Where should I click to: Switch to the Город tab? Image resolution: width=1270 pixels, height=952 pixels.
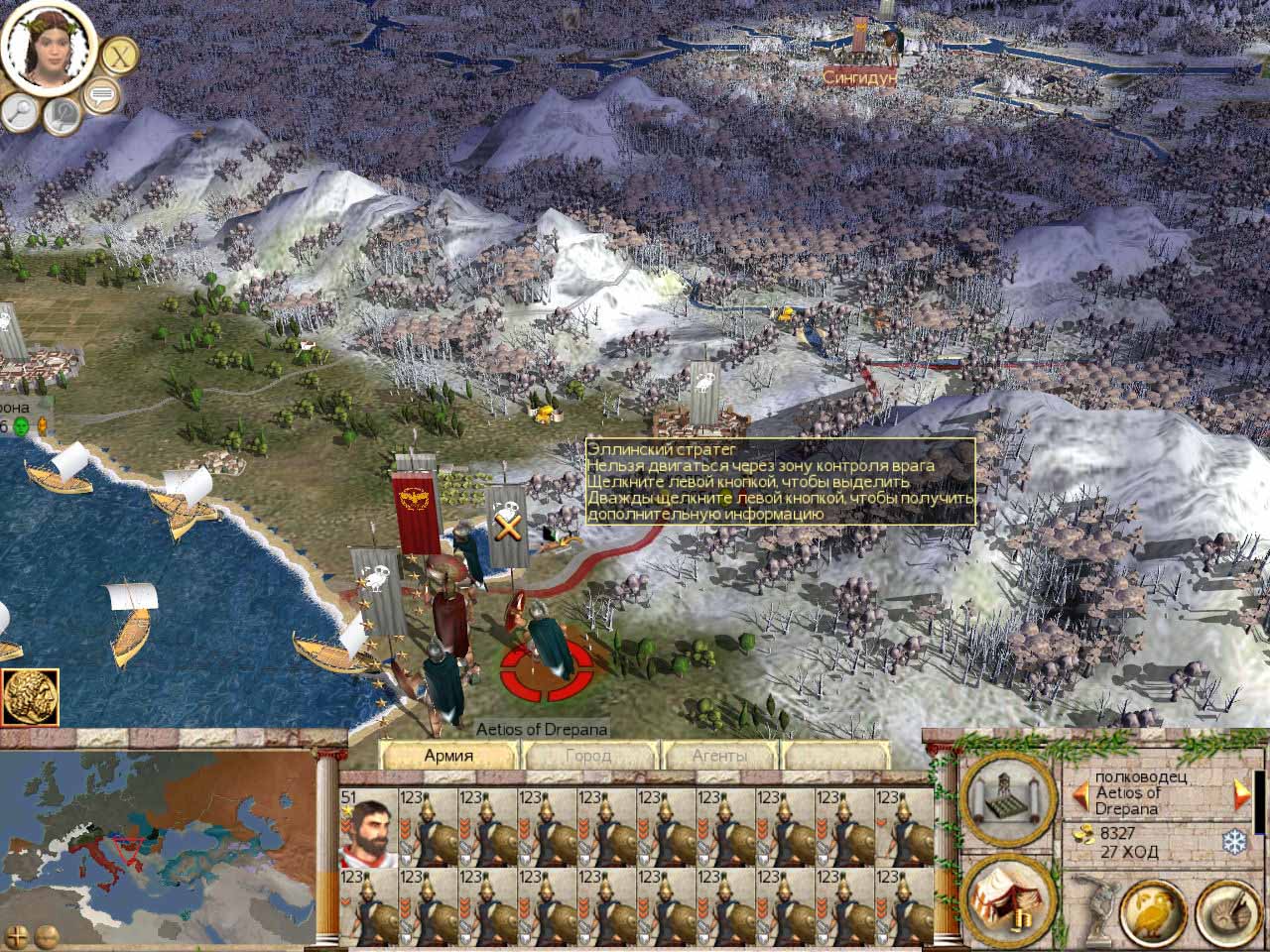click(x=588, y=756)
